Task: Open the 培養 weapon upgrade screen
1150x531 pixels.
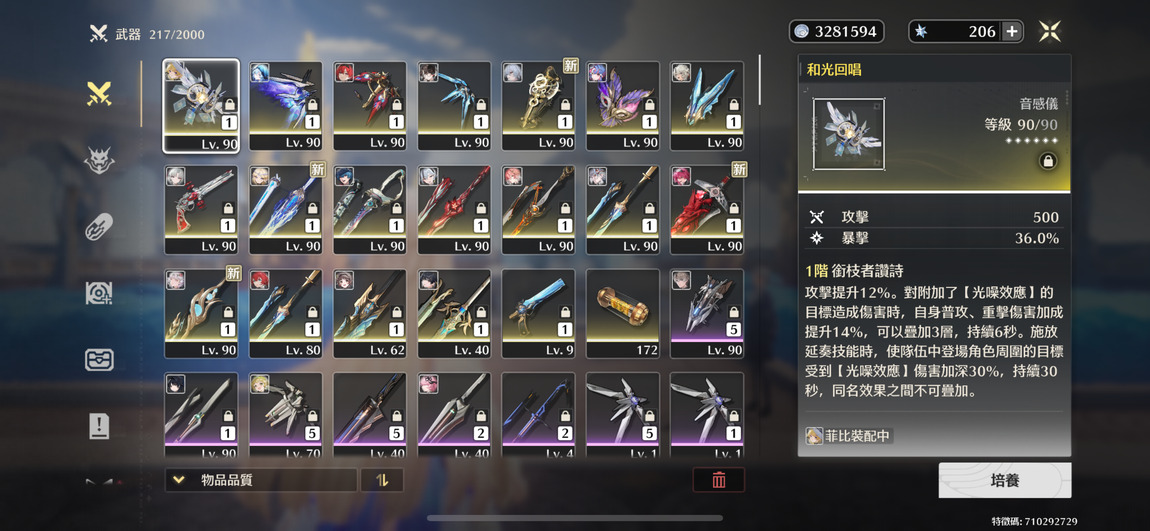Action: [x=1004, y=480]
